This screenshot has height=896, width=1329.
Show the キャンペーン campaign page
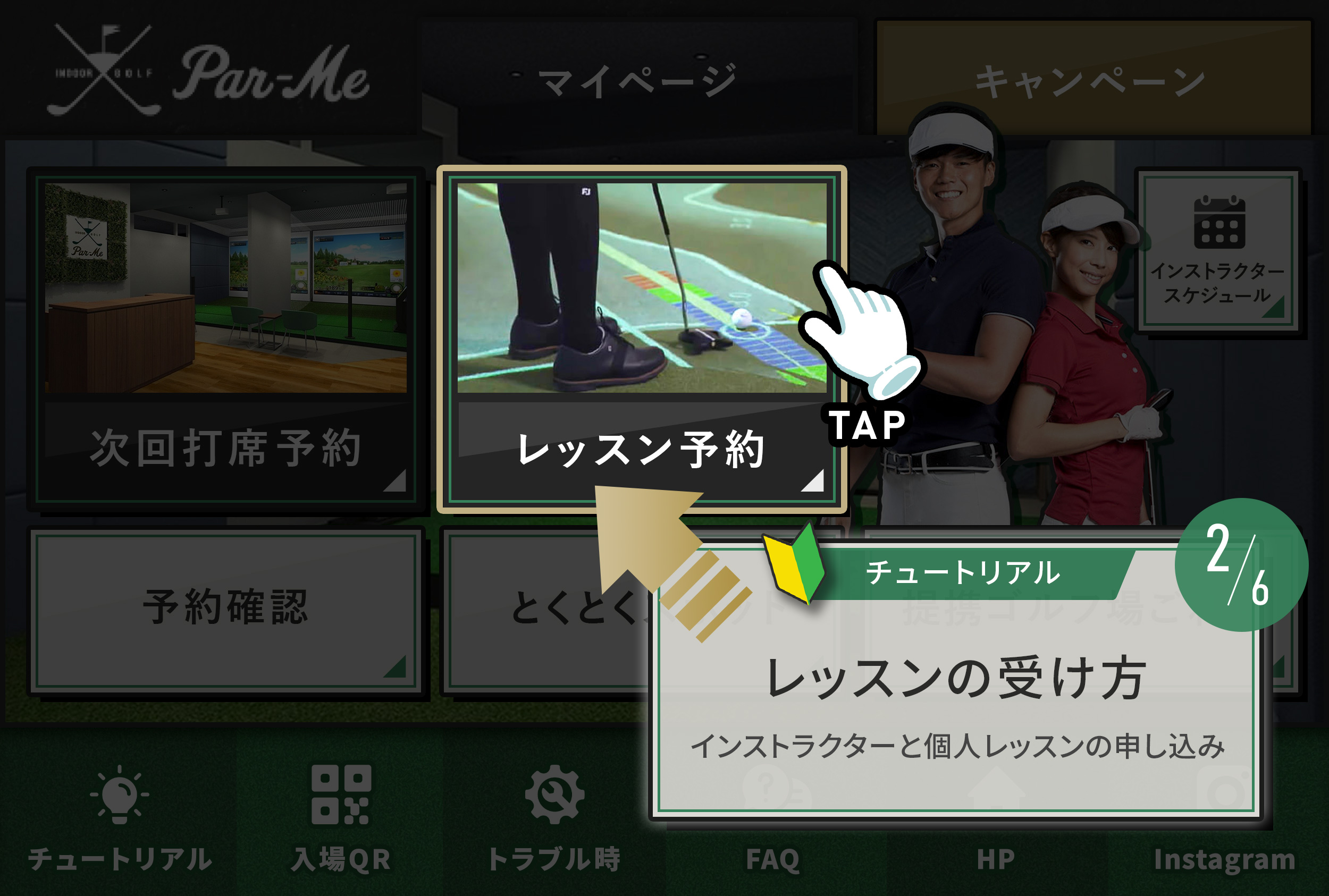coord(1092,80)
